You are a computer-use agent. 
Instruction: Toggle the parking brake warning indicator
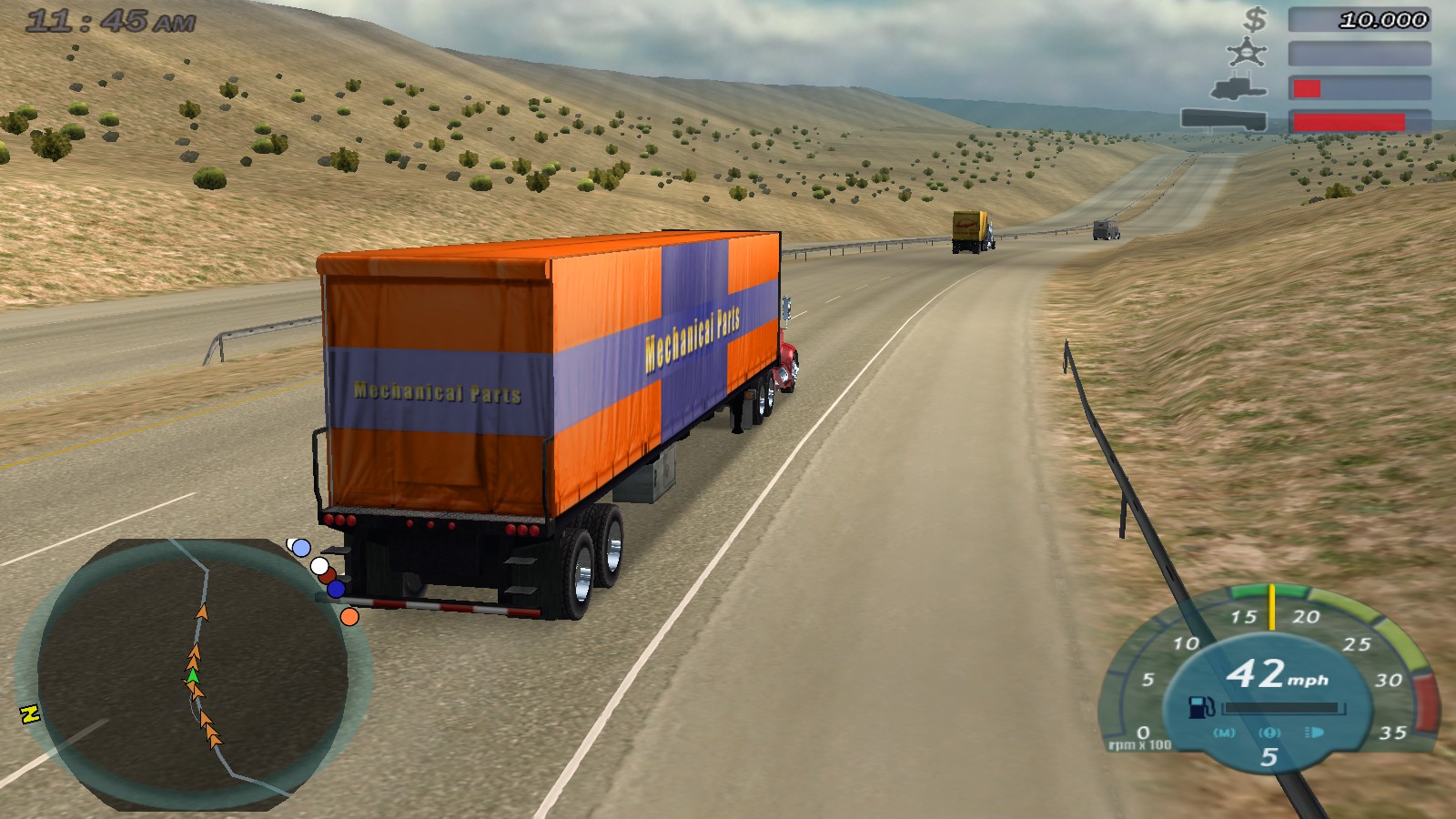(1270, 733)
